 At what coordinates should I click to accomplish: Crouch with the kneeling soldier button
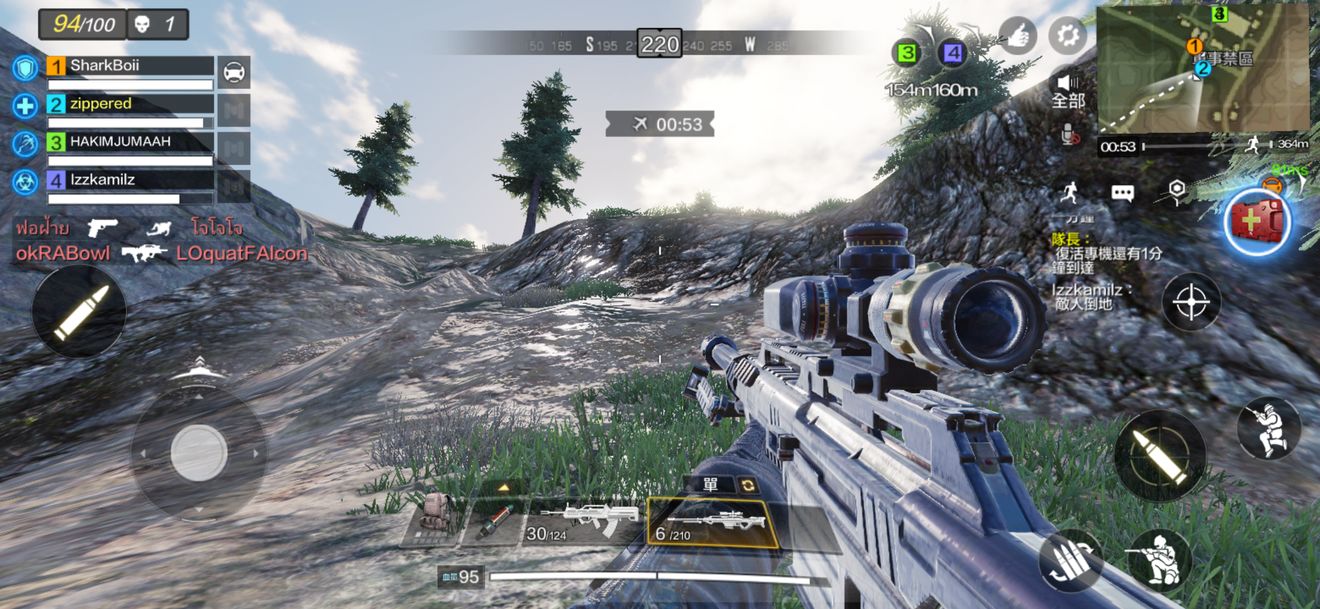point(1269,428)
